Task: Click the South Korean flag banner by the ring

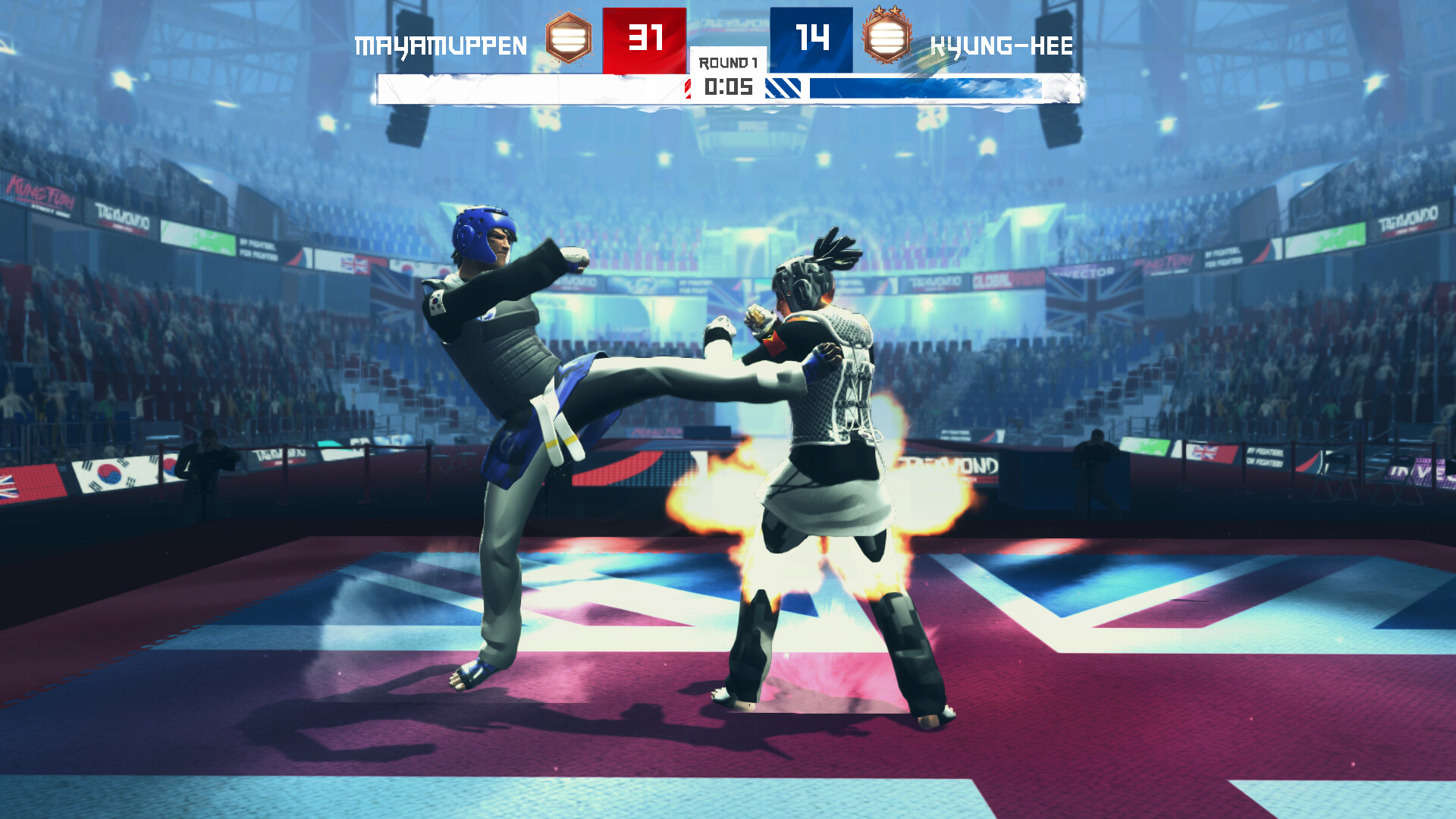Action: point(108,474)
